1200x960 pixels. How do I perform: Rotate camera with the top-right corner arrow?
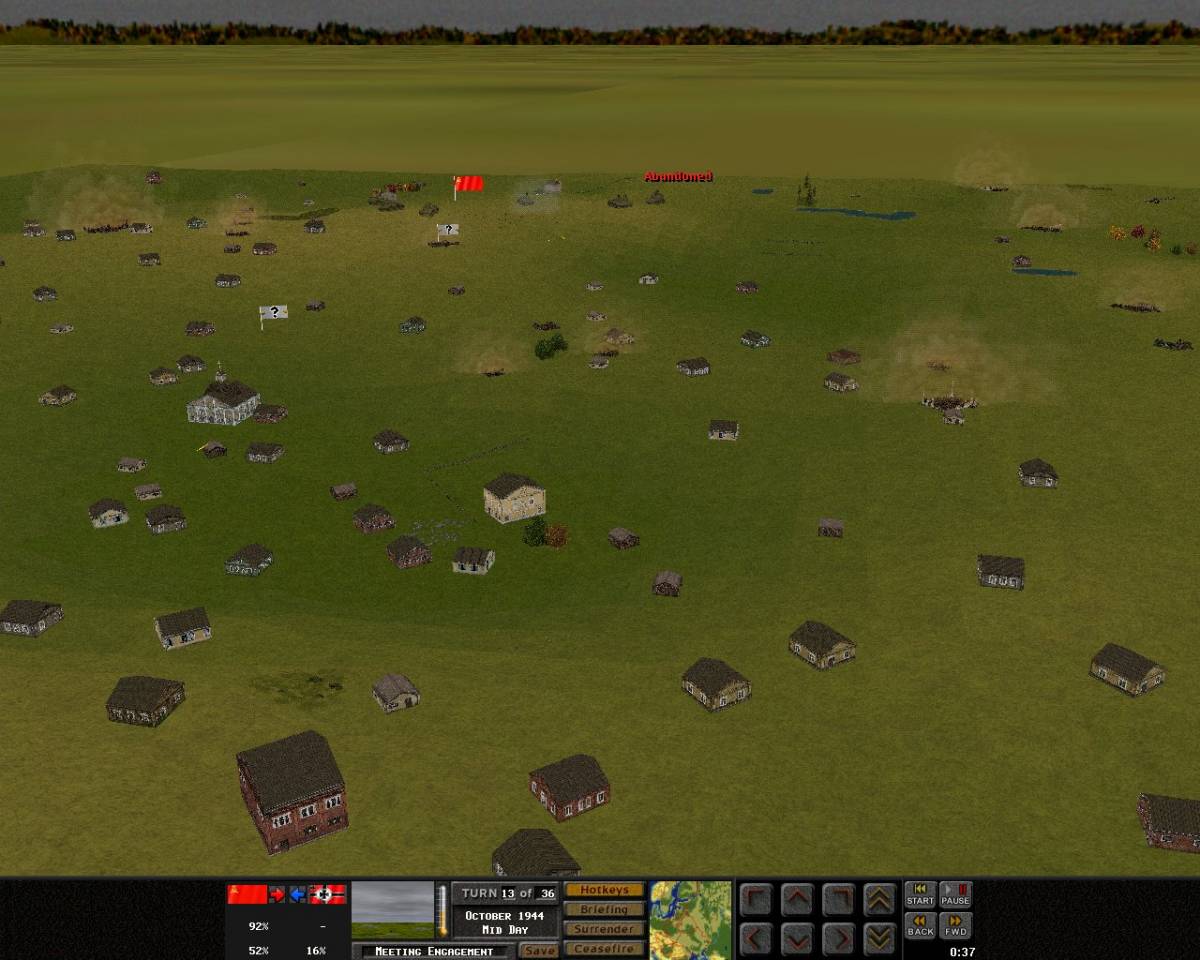tap(838, 899)
